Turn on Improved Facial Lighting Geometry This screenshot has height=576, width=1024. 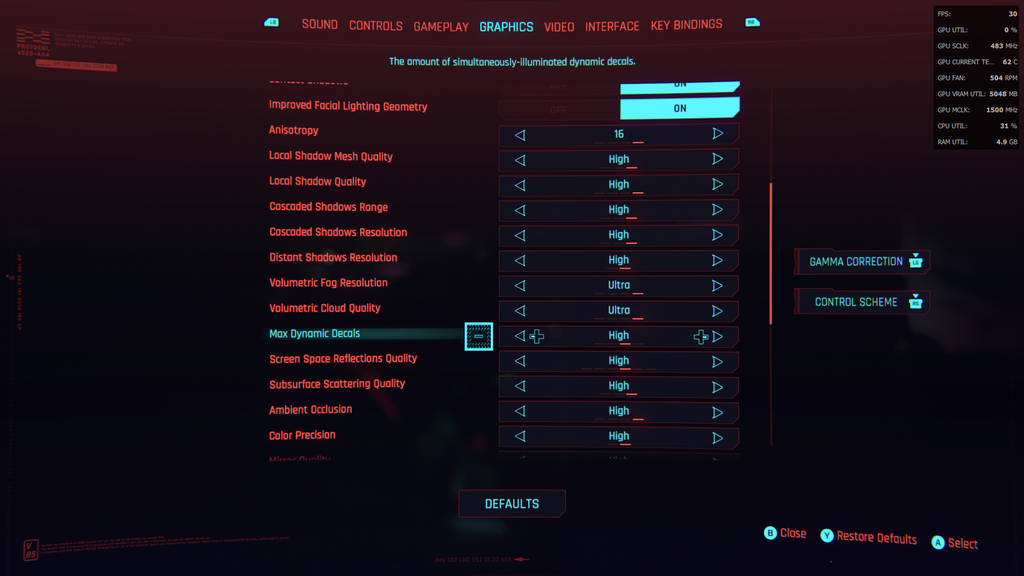tap(679, 108)
